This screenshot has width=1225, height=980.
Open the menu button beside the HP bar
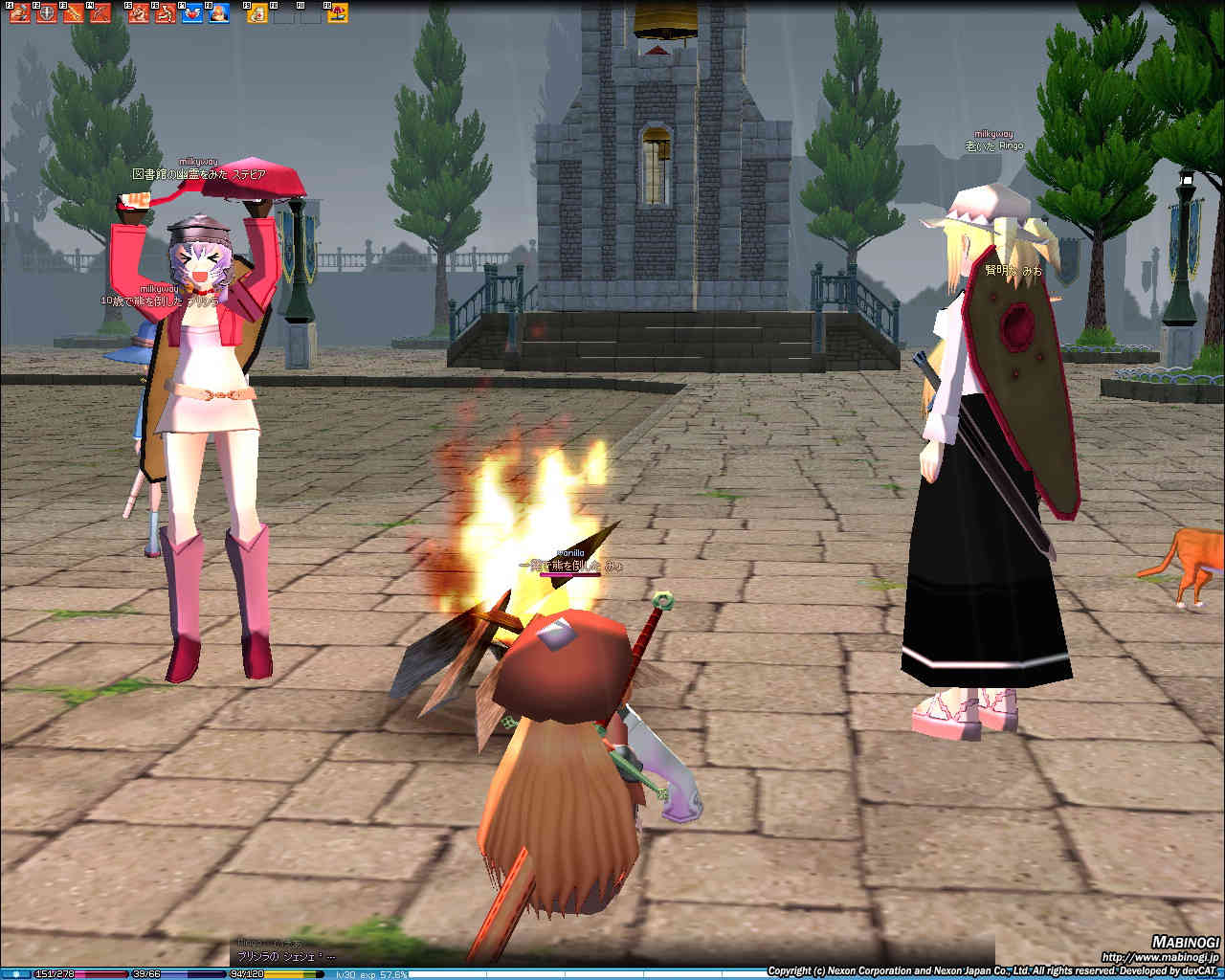(x=16, y=973)
